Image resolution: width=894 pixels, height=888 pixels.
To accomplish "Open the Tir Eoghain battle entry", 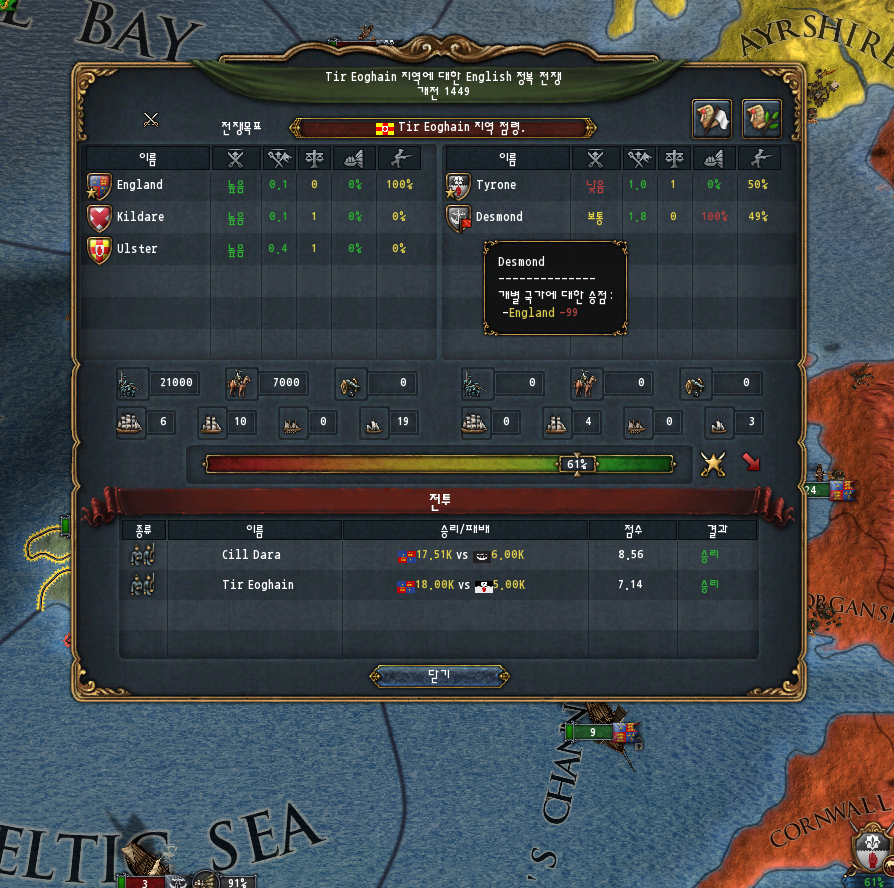I will [257, 585].
